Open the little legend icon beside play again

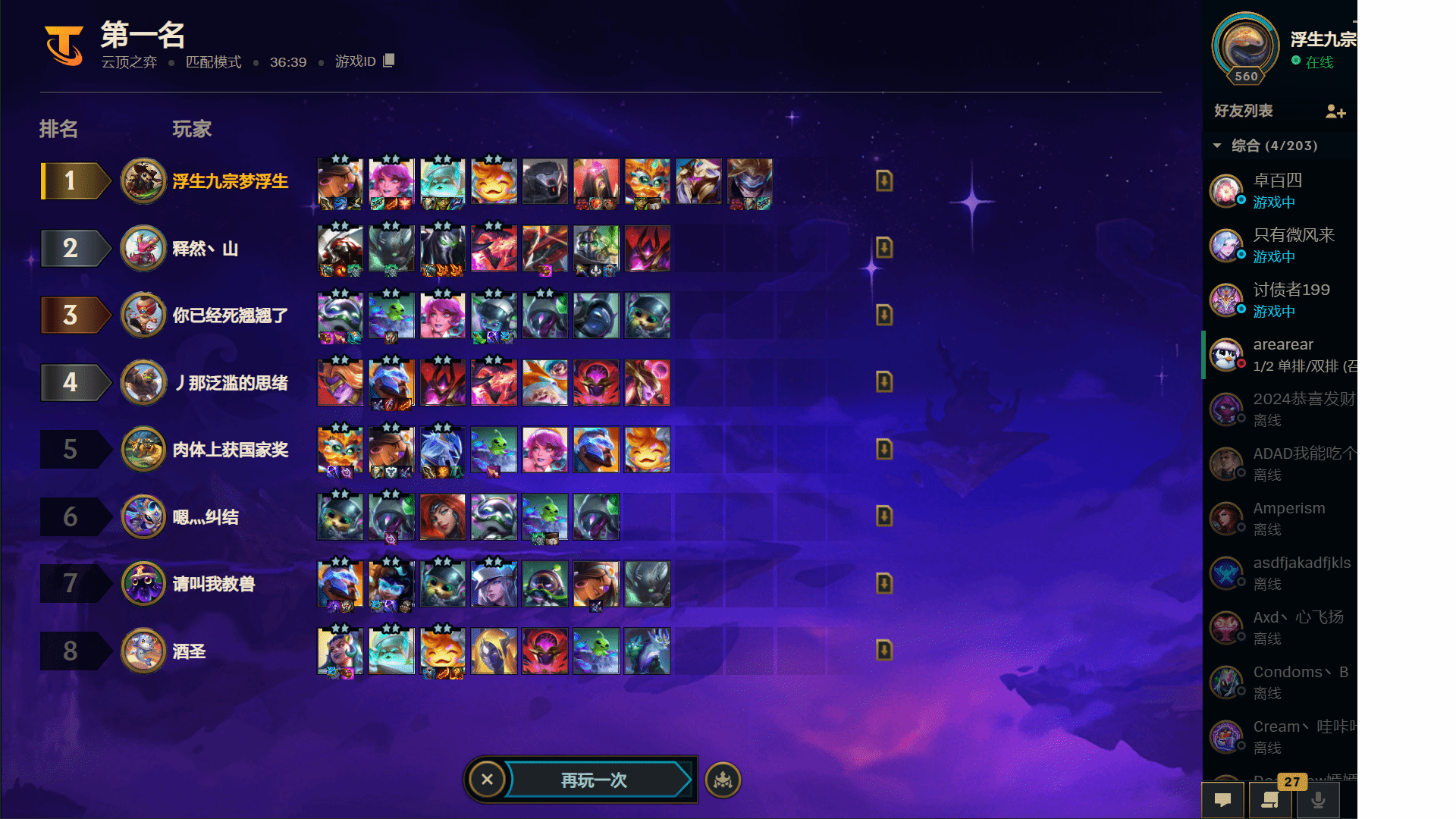pos(723,780)
